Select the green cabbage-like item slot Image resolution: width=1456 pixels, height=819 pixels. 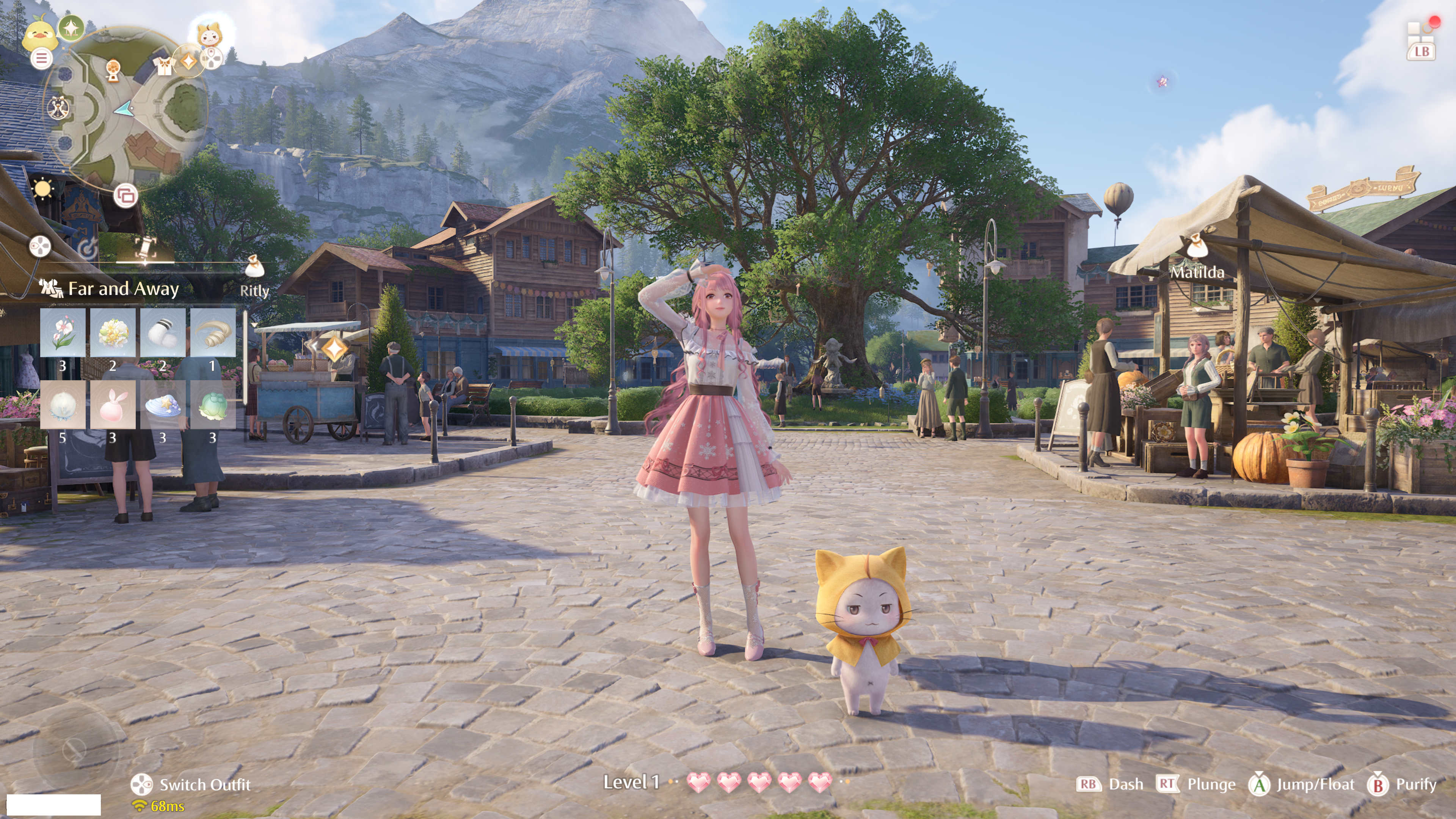[x=213, y=405]
